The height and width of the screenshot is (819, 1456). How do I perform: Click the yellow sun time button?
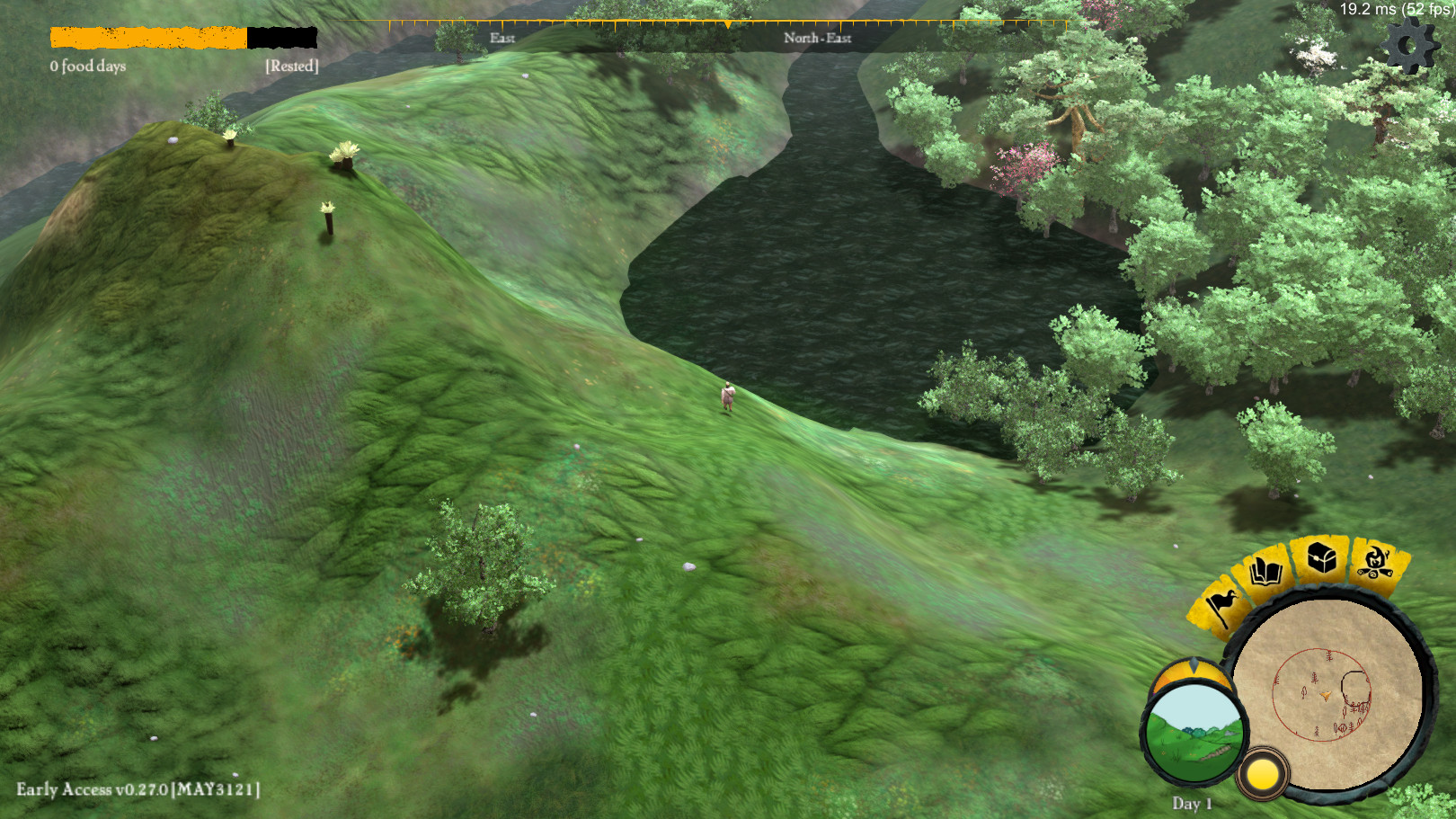(1262, 774)
